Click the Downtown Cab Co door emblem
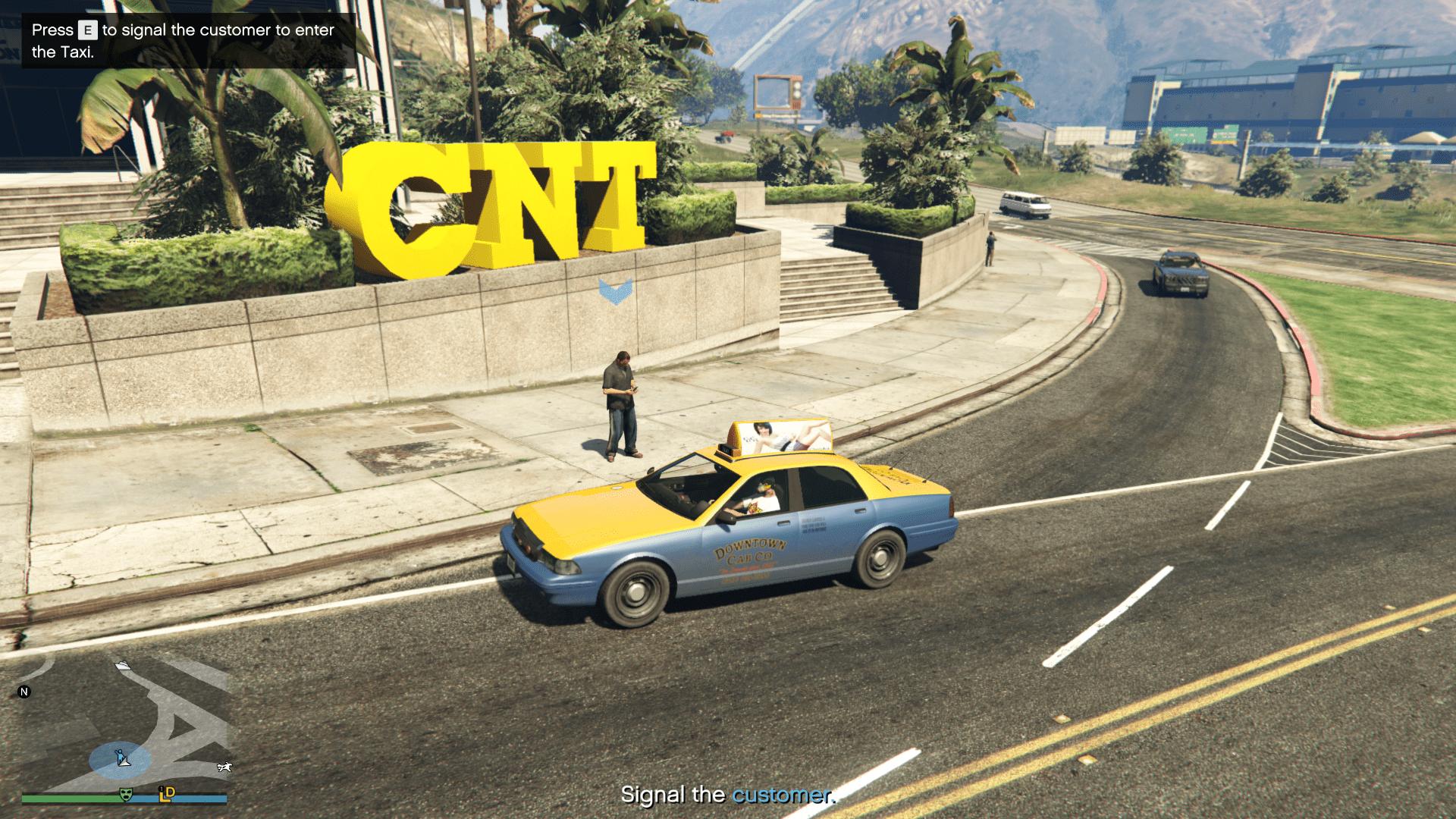Viewport: 1456px width, 819px height. [x=749, y=552]
